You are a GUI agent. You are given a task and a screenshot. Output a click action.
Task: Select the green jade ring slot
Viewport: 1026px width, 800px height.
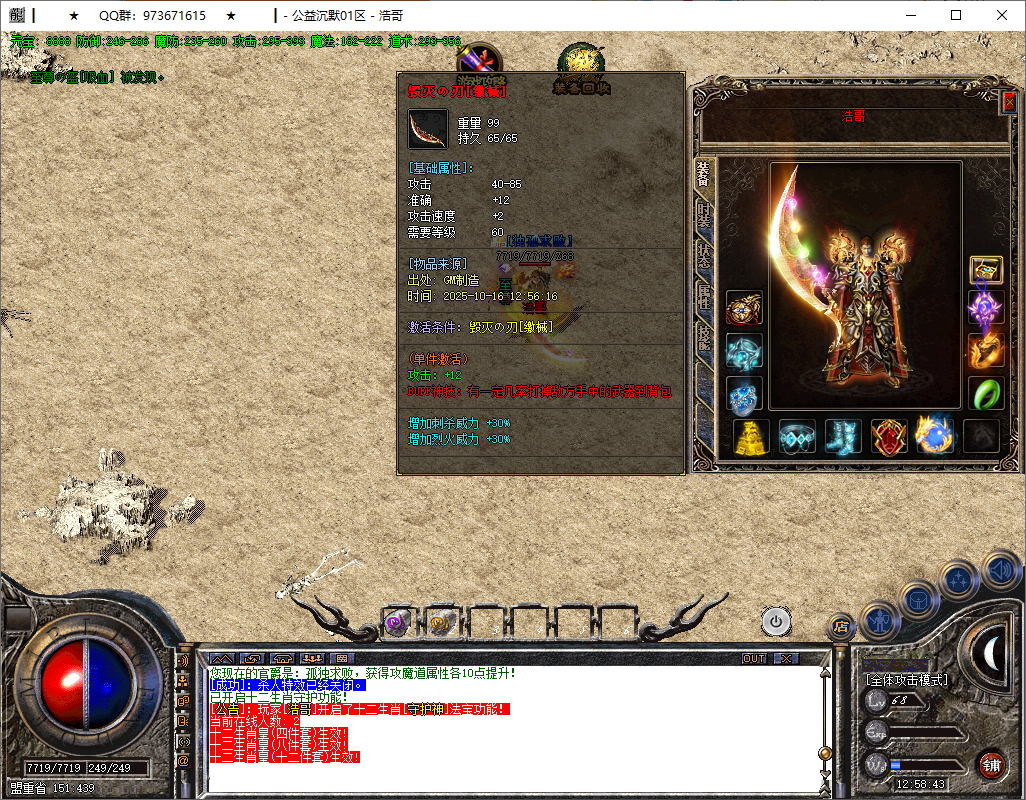click(985, 393)
